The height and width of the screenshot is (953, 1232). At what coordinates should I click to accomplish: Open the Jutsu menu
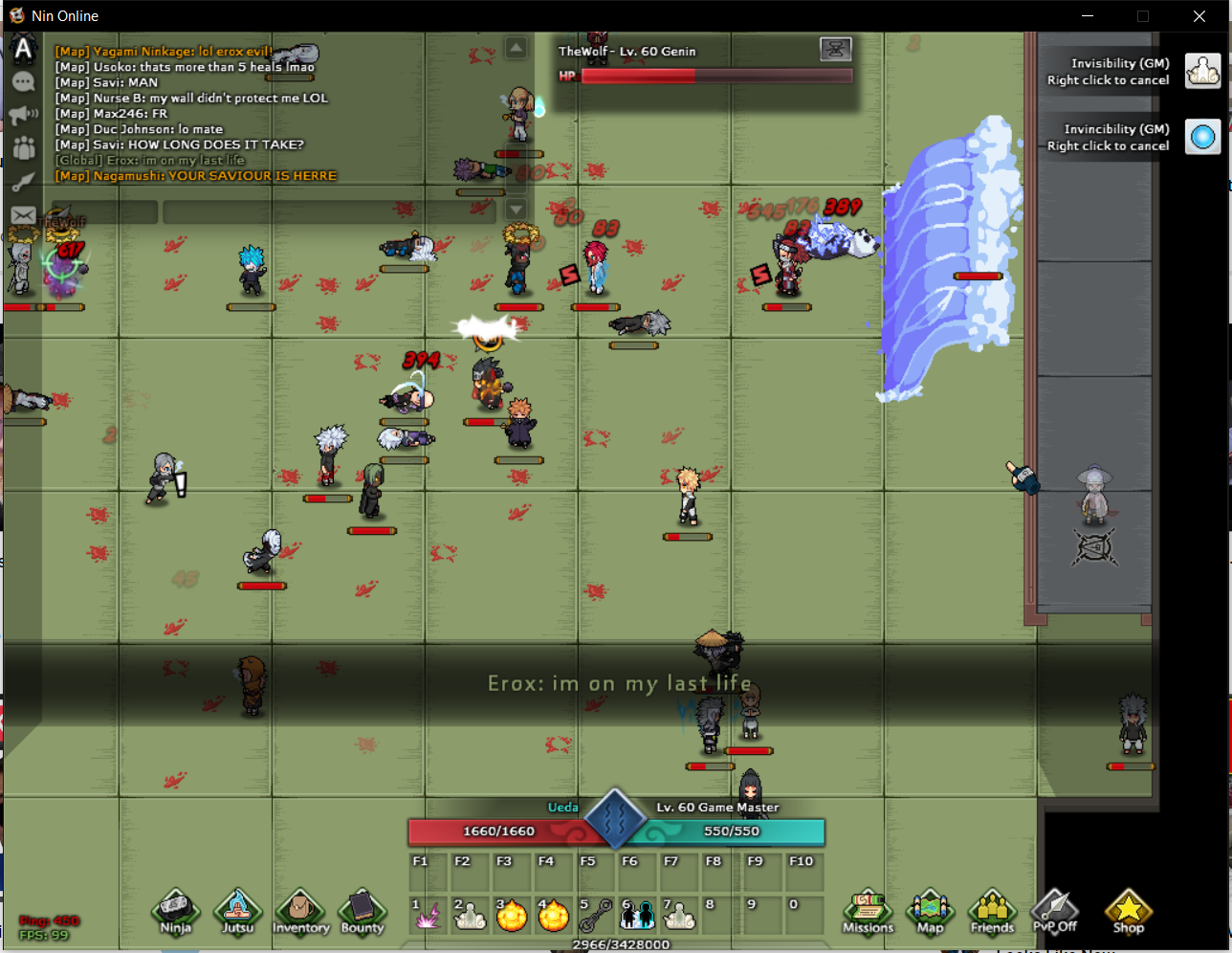237,911
